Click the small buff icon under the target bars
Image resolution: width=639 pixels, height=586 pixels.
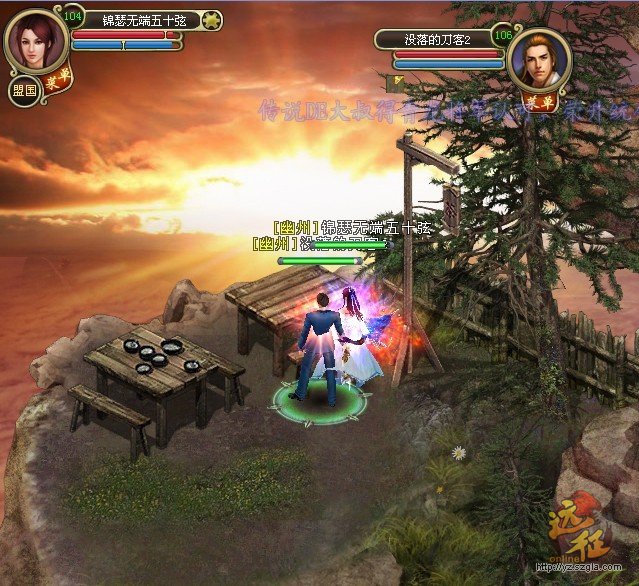[x=399, y=77]
